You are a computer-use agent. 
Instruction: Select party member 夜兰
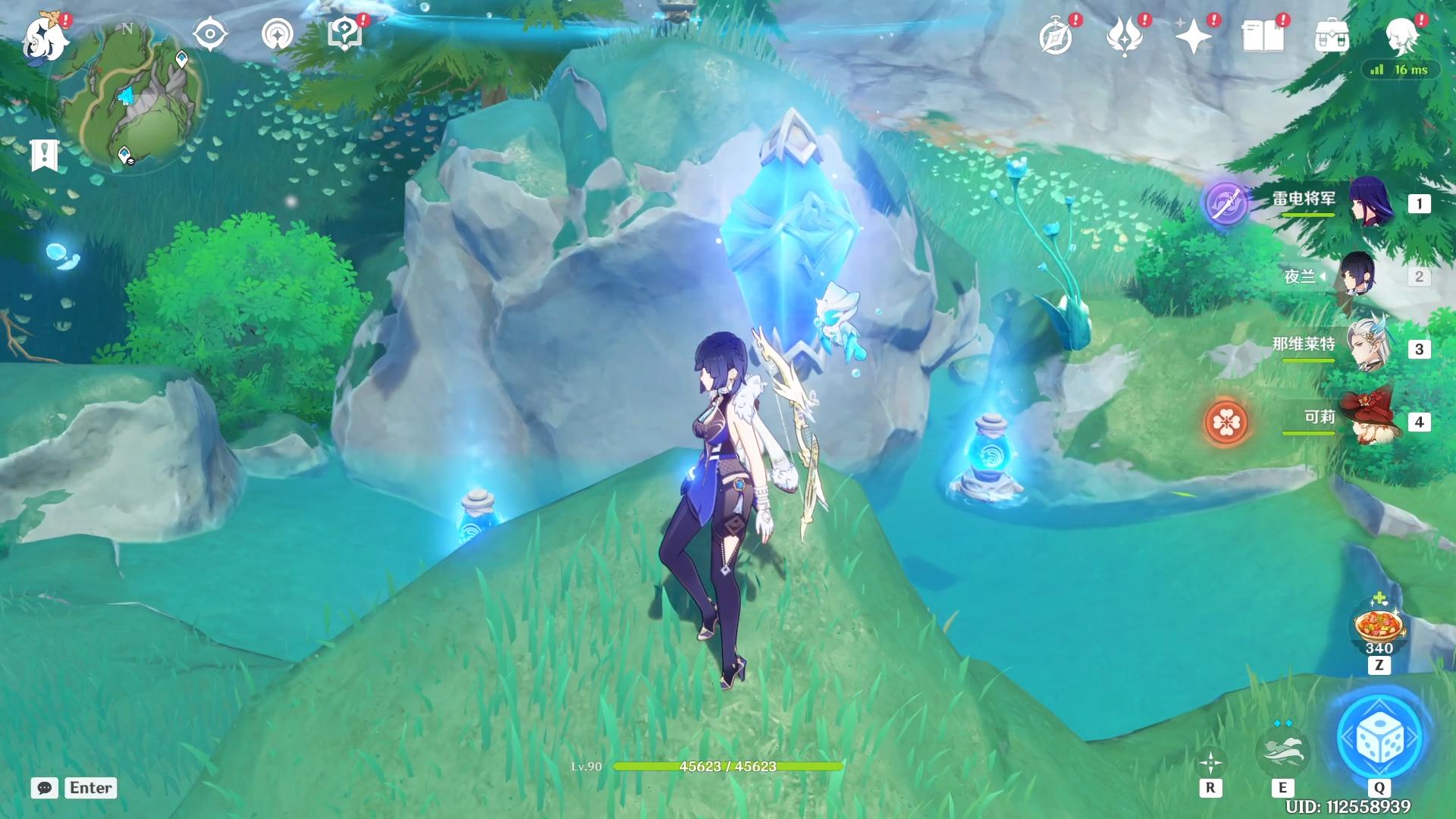tap(1356, 276)
